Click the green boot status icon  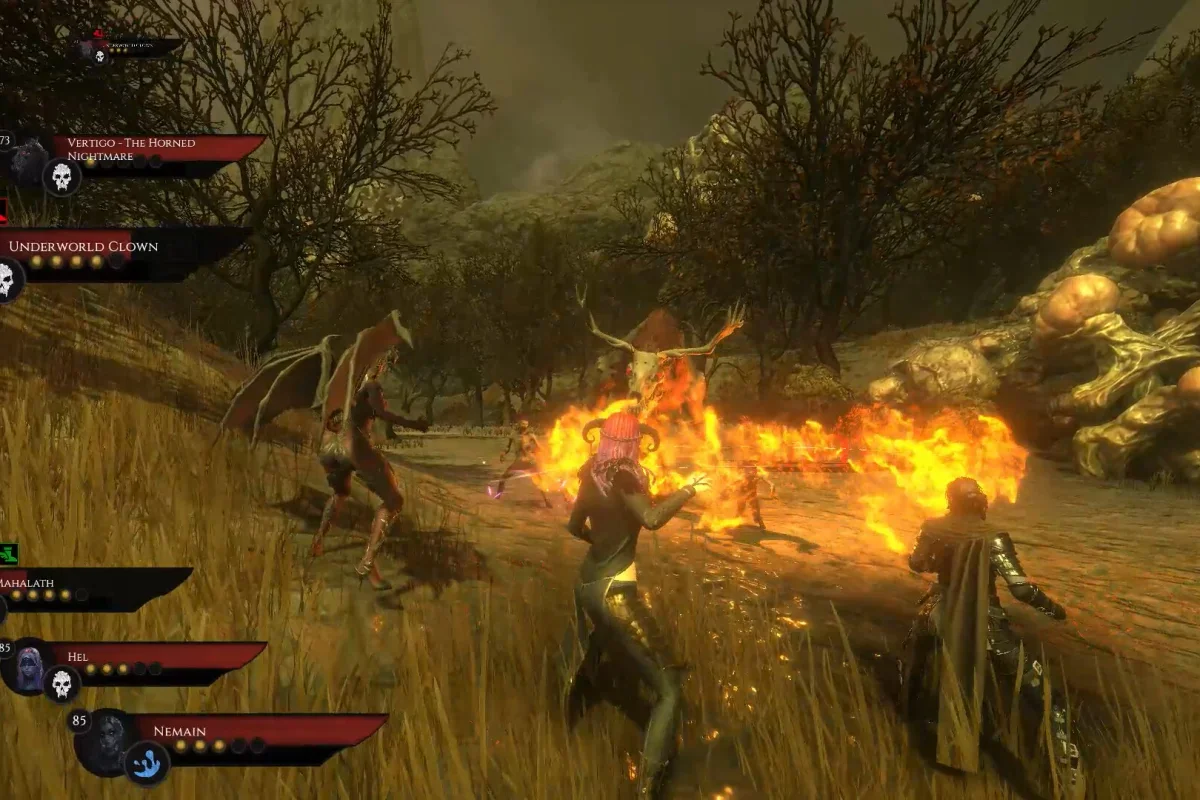pos(9,553)
